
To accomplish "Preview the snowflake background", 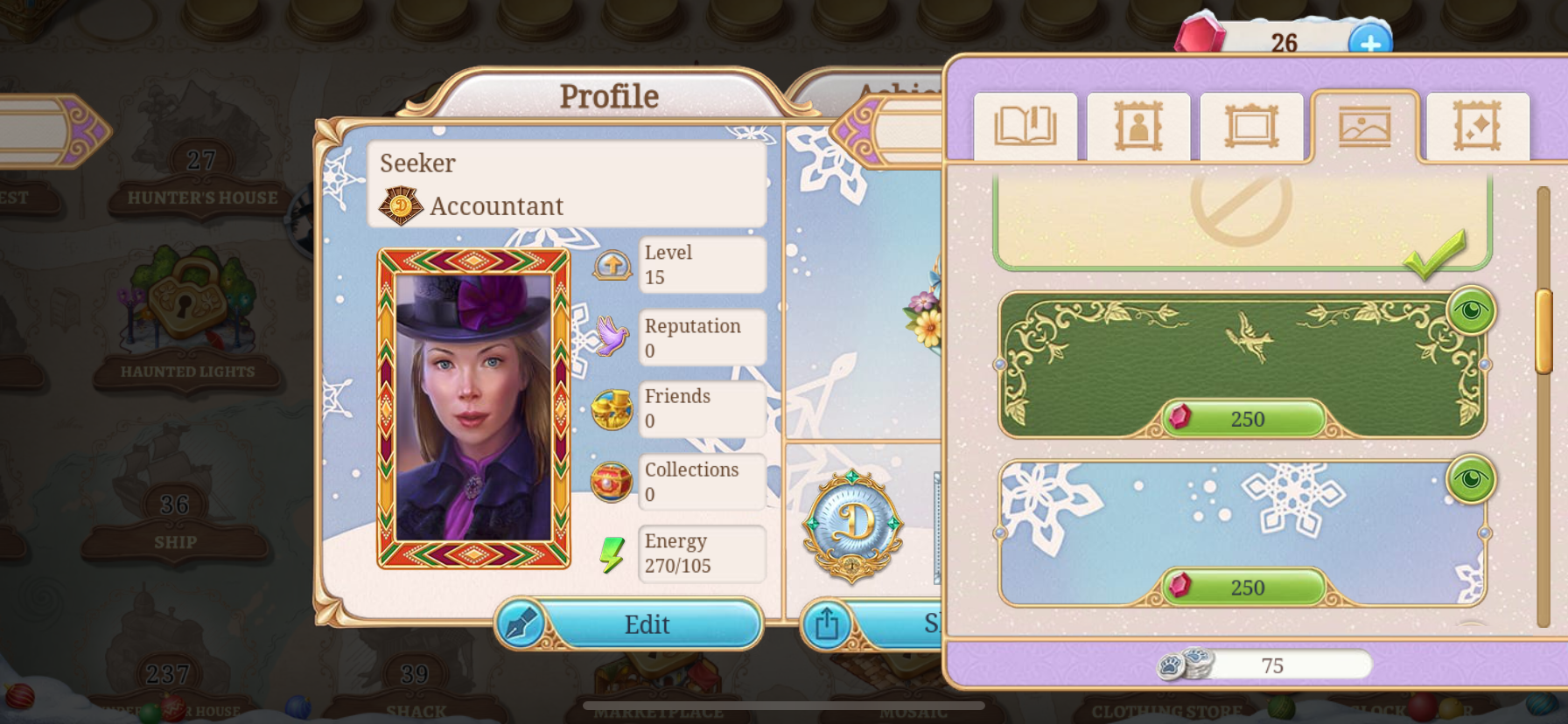I will (x=1471, y=479).
